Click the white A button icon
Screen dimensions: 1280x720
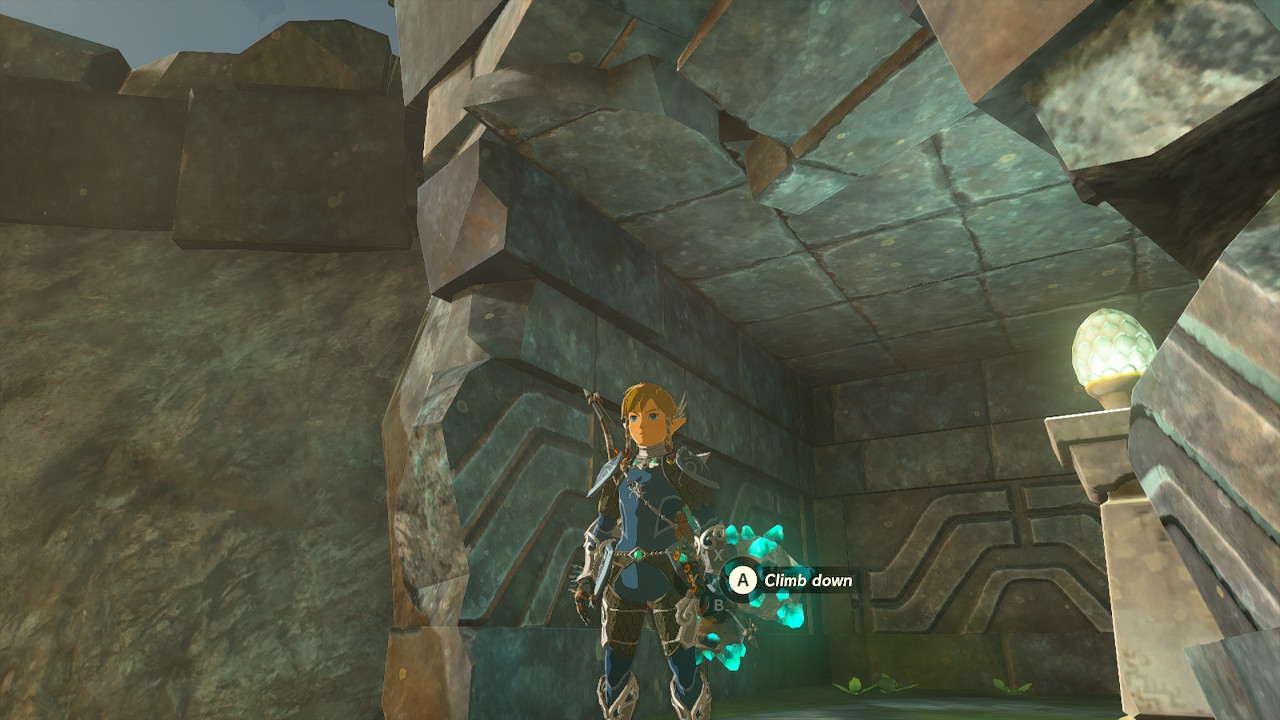coord(743,578)
